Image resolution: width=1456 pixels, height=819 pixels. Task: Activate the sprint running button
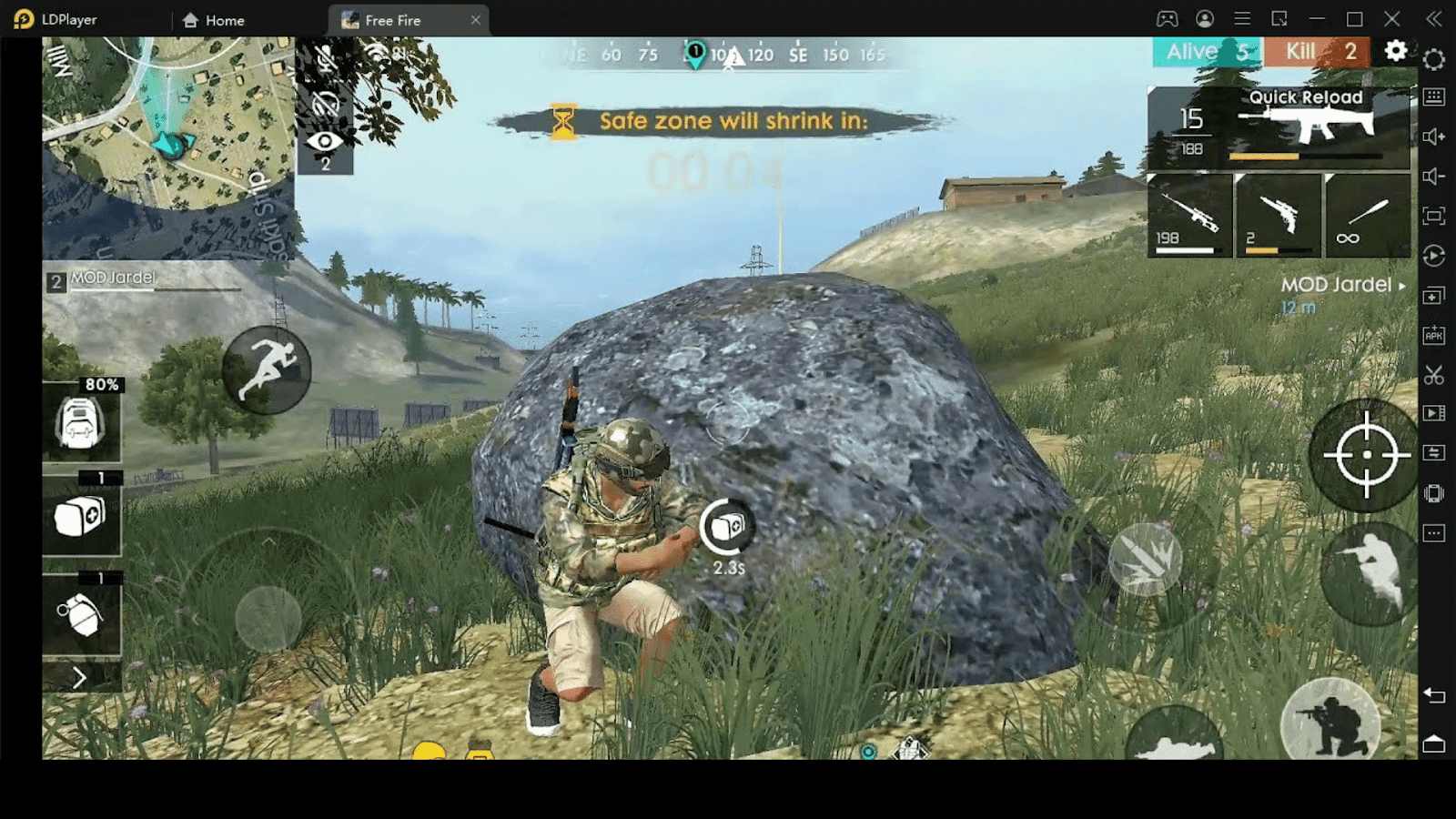[x=267, y=369]
